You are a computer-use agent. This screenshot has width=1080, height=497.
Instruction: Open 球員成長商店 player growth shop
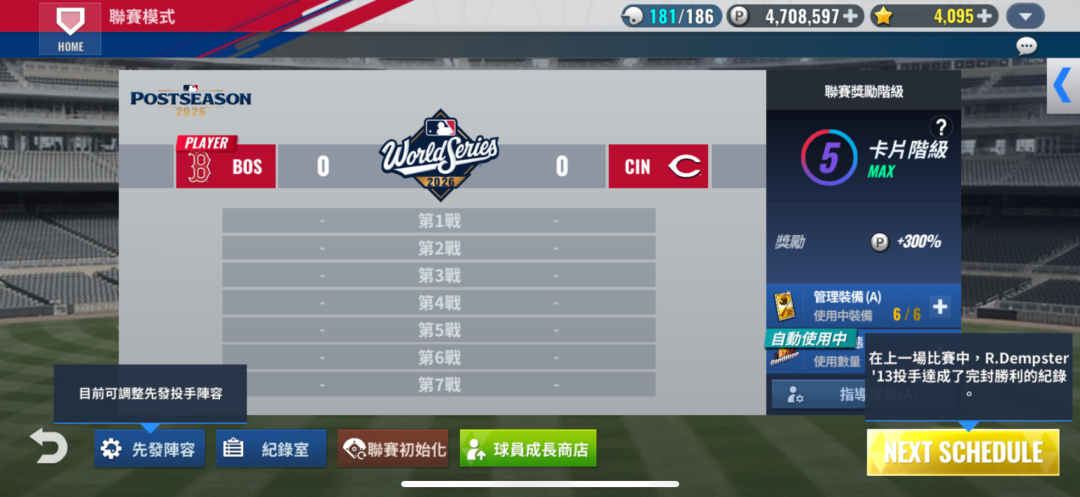click(x=528, y=449)
